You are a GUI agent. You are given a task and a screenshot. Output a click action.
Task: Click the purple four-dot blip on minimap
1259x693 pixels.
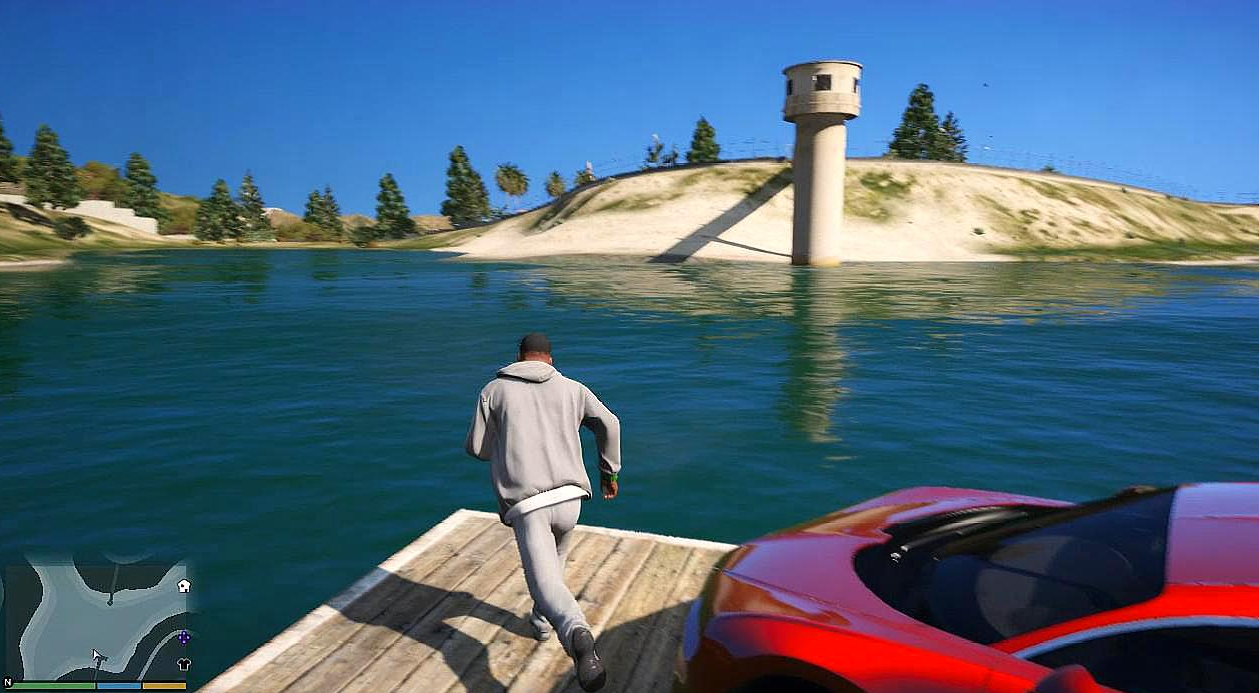183,637
